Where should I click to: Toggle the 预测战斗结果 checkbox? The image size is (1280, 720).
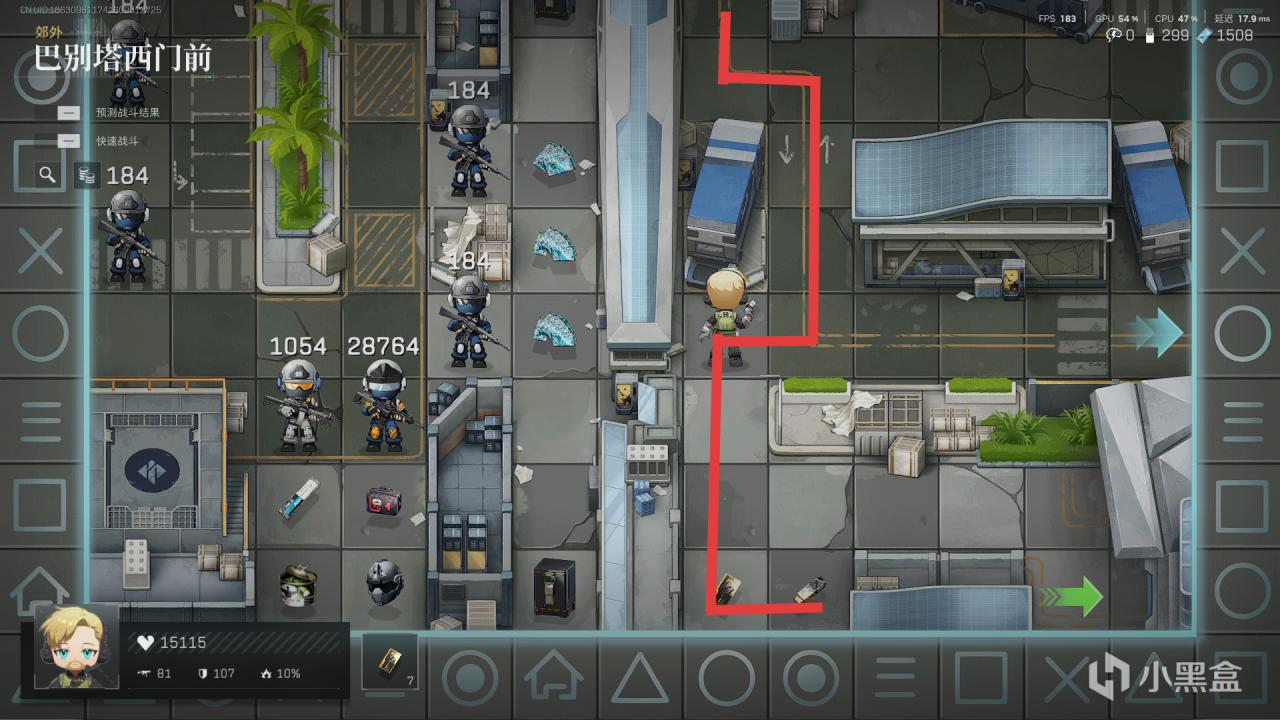click(x=69, y=113)
